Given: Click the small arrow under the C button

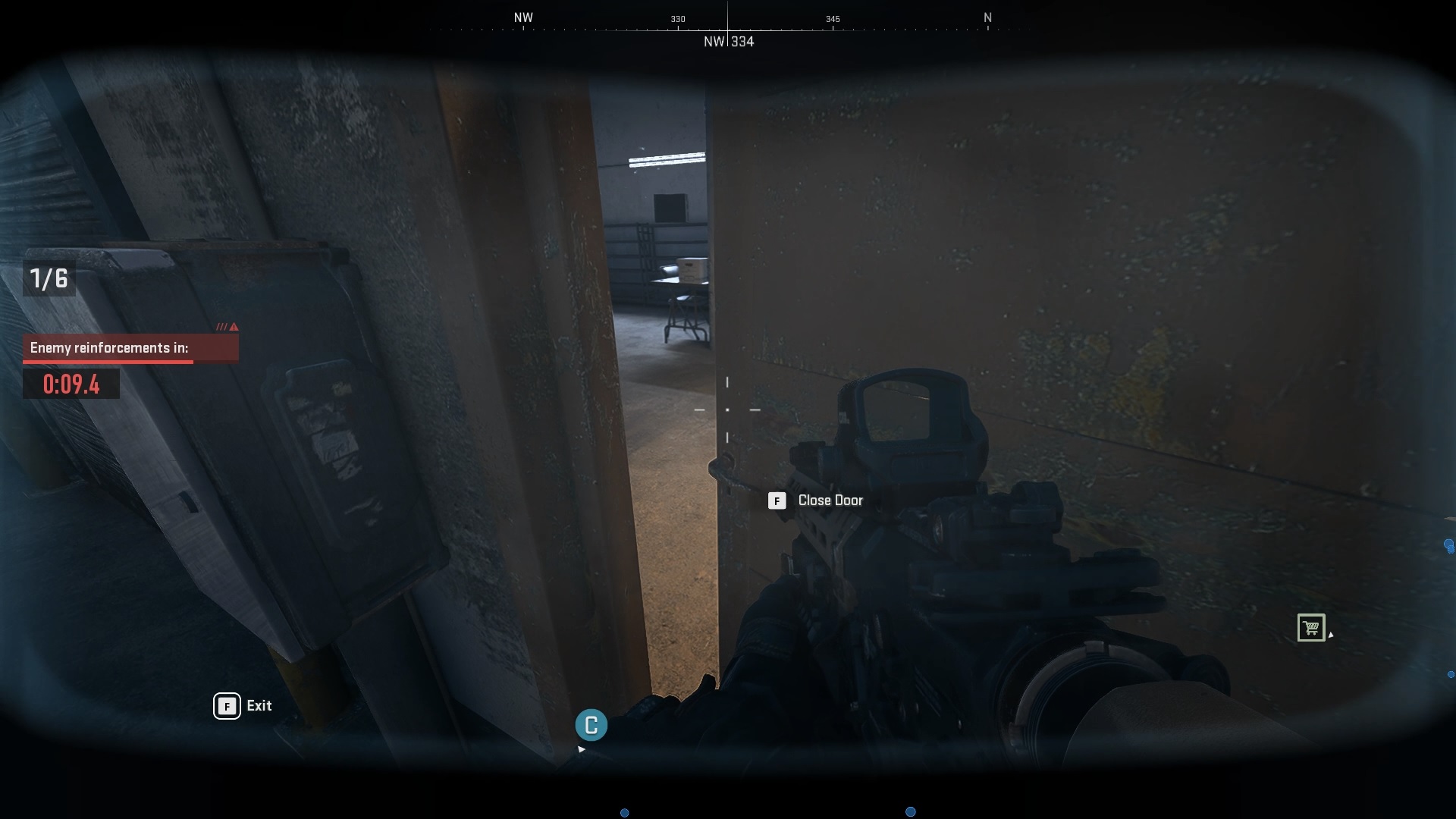Looking at the screenshot, I should click(x=582, y=748).
